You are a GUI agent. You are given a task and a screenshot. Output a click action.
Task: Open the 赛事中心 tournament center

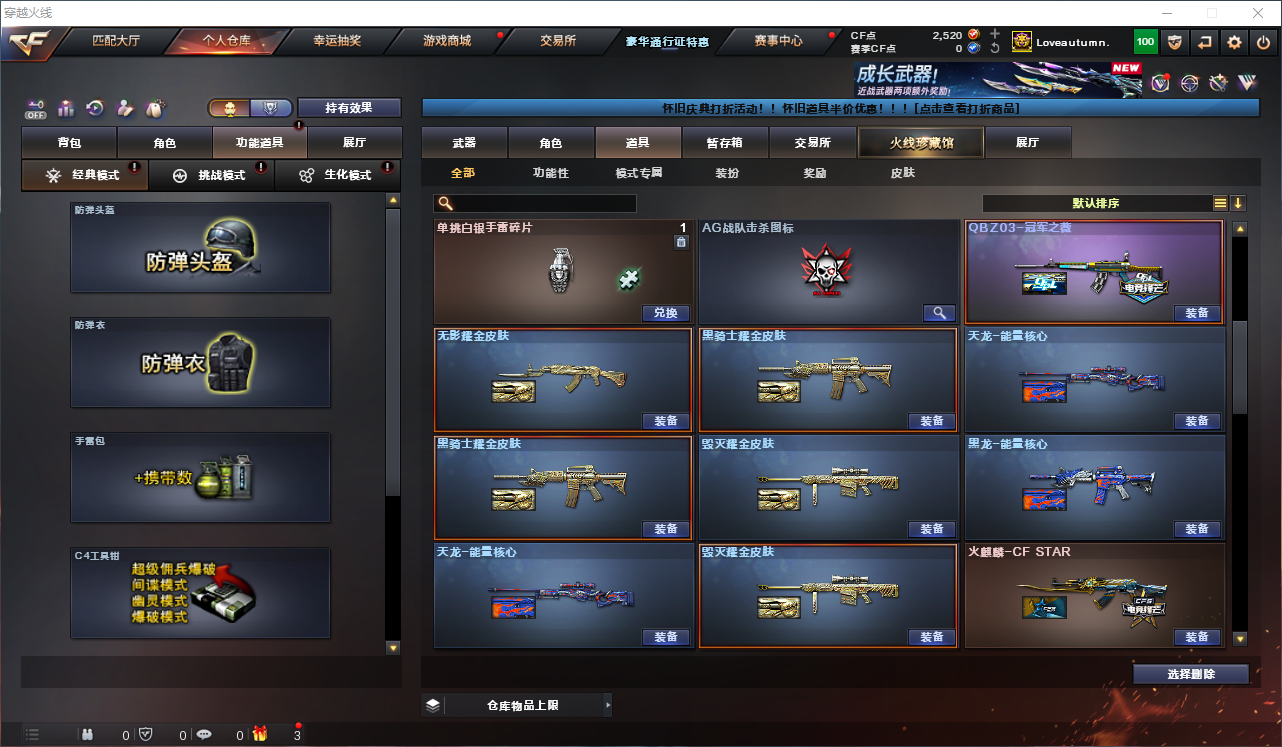tap(778, 41)
